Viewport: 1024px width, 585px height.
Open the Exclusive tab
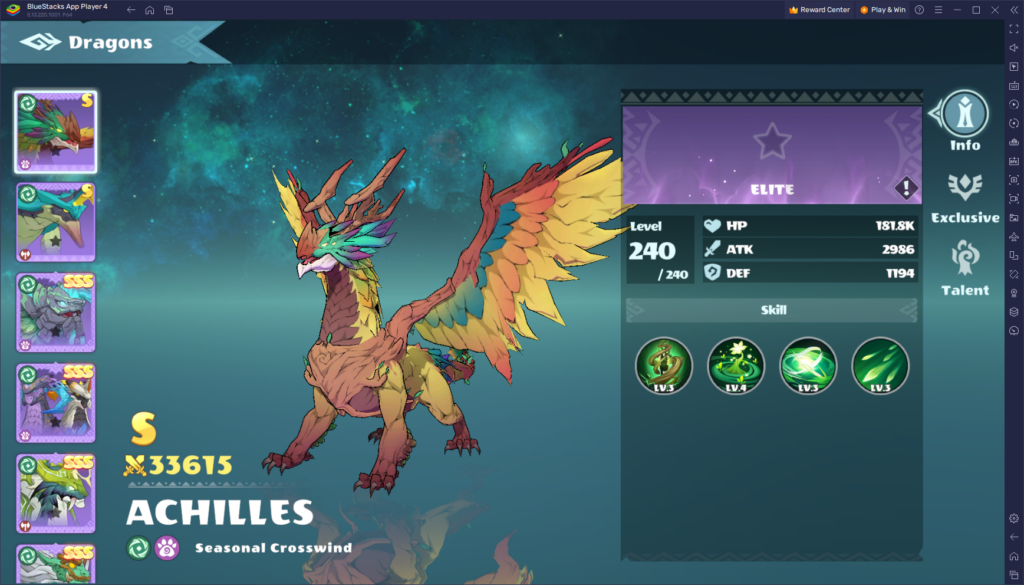pyautogui.click(x=965, y=197)
